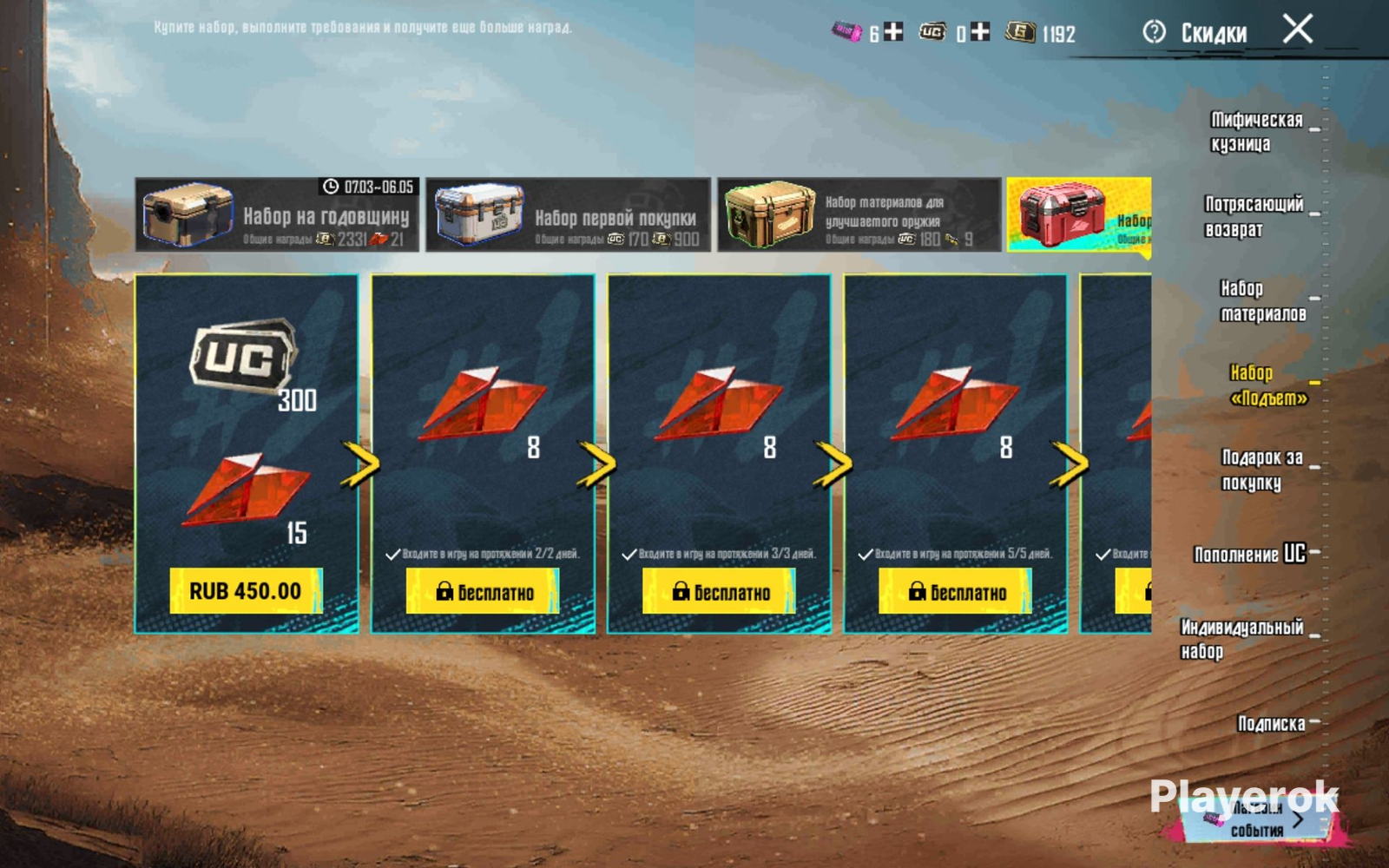Open Подарок за покупку section
Viewport: 1389px width, 868px height.
pos(1261,470)
